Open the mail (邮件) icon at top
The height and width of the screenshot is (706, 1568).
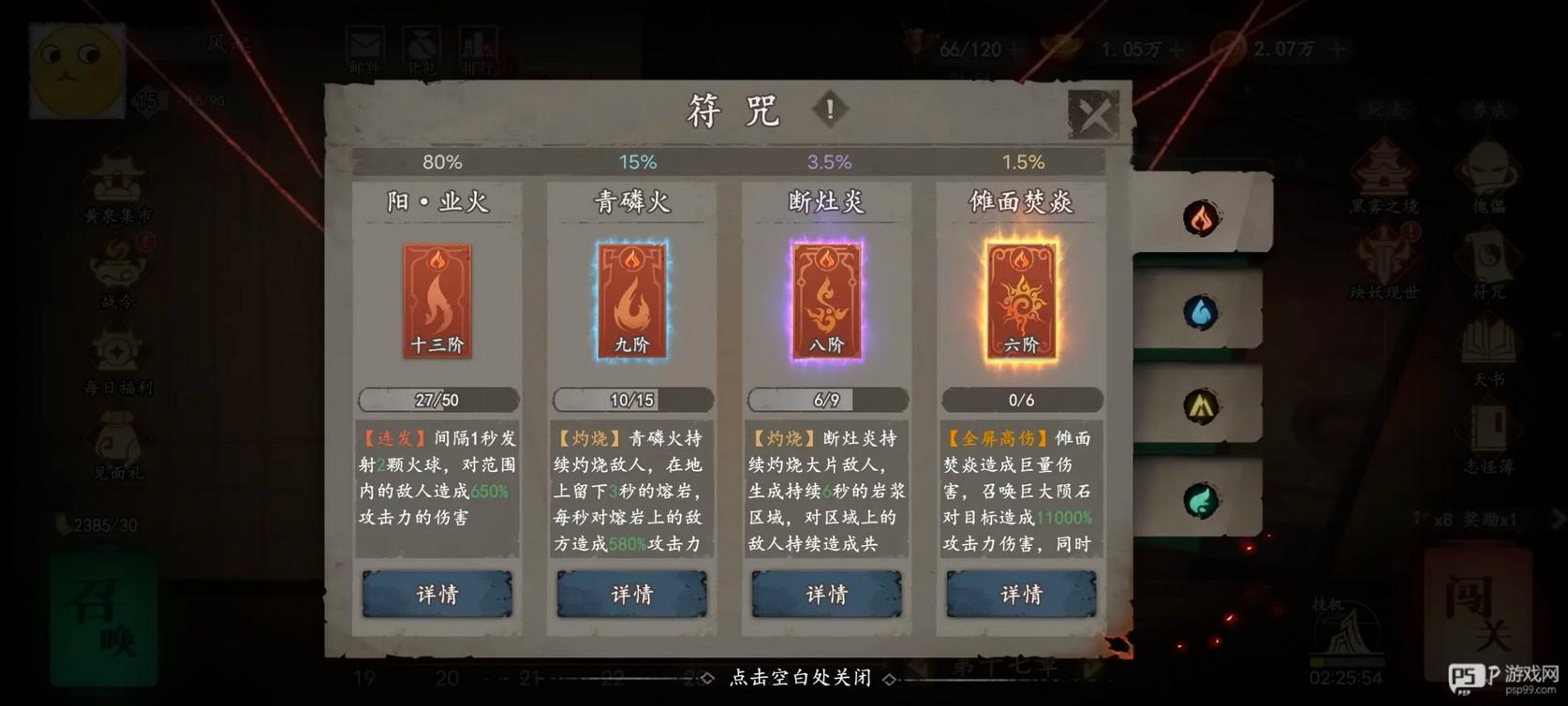[x=367, y=42]
